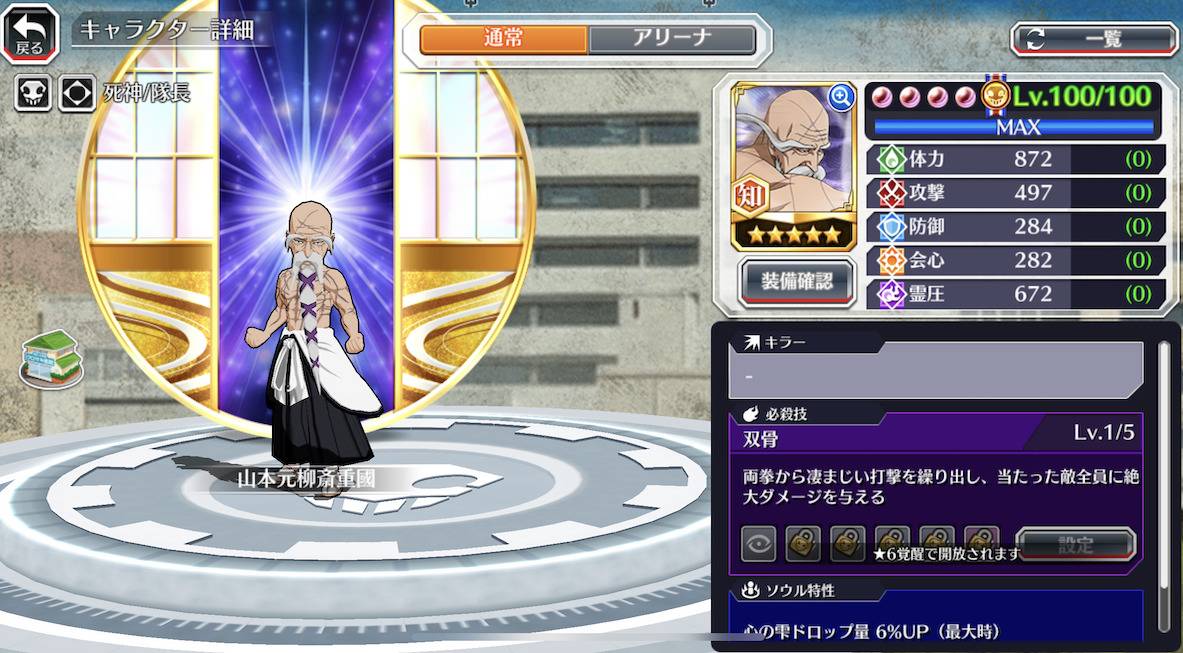This screenshot has height=653, width=1183.
Task: Click the eye icon under 双骨
Action: pos(758,545)
